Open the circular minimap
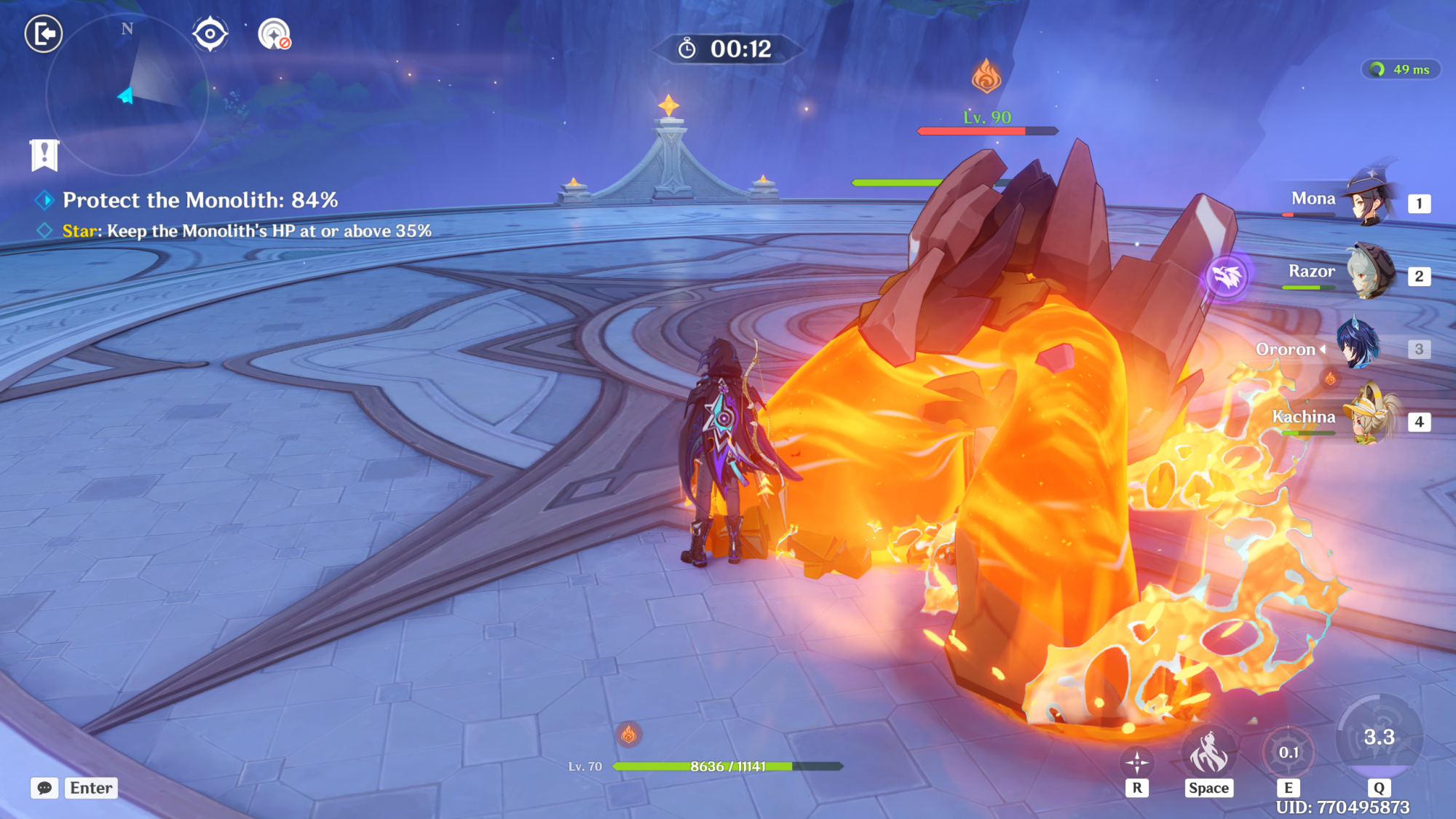1456x819 pixels. pos(127,95)
